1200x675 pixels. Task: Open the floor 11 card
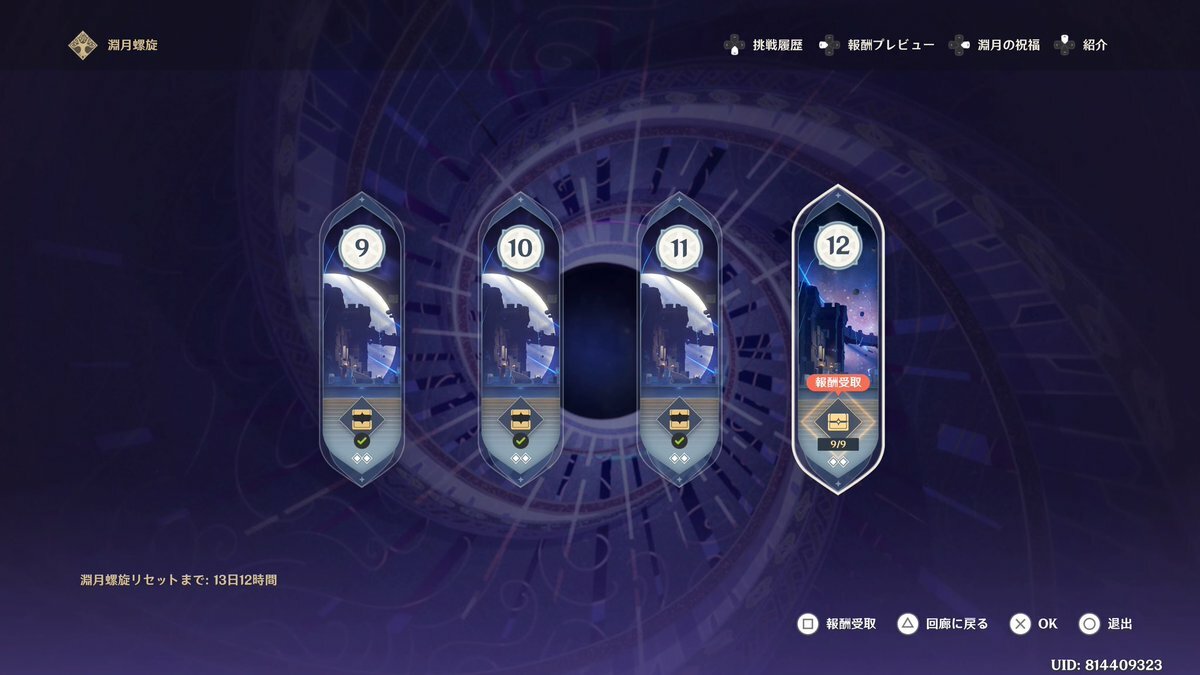679,320
